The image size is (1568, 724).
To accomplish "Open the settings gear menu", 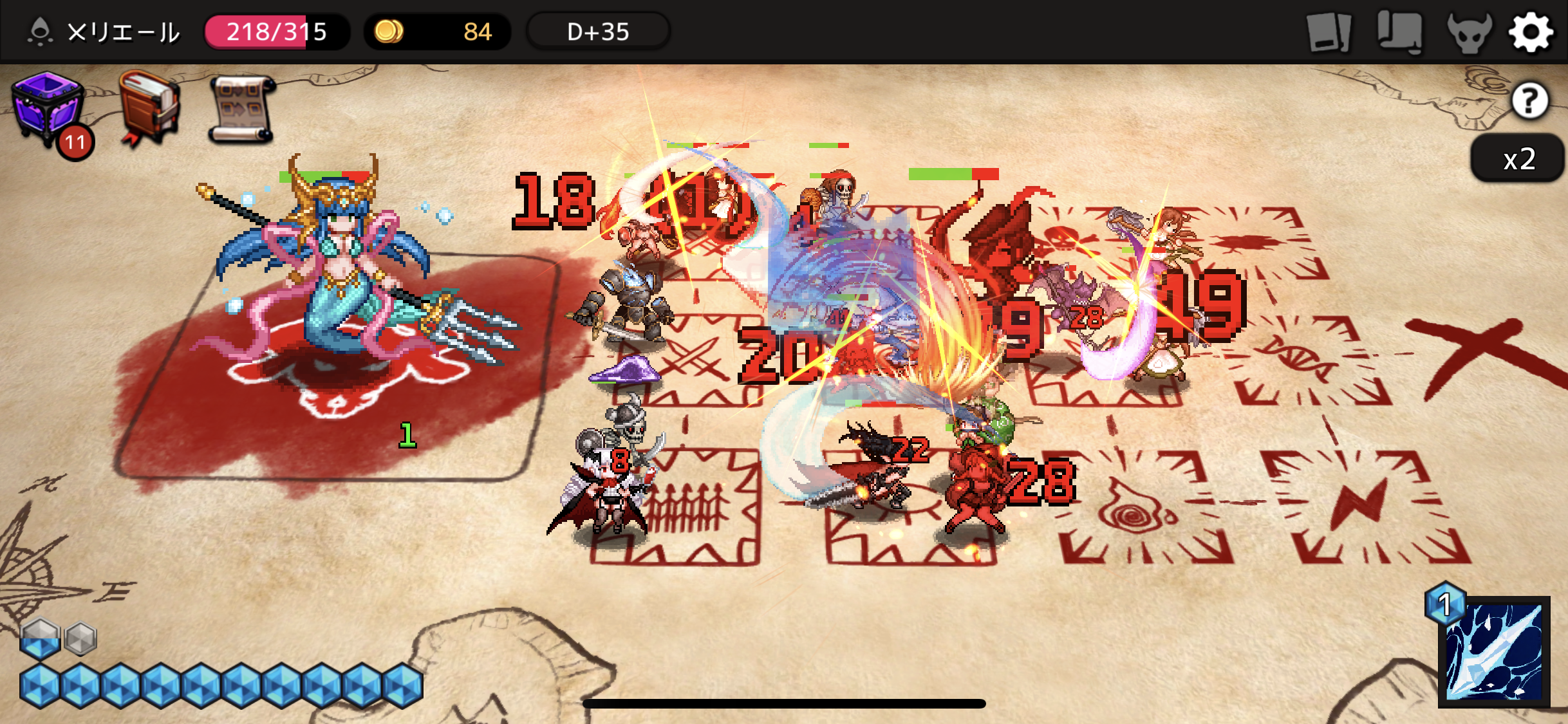I will click(x=1531, y=32).
